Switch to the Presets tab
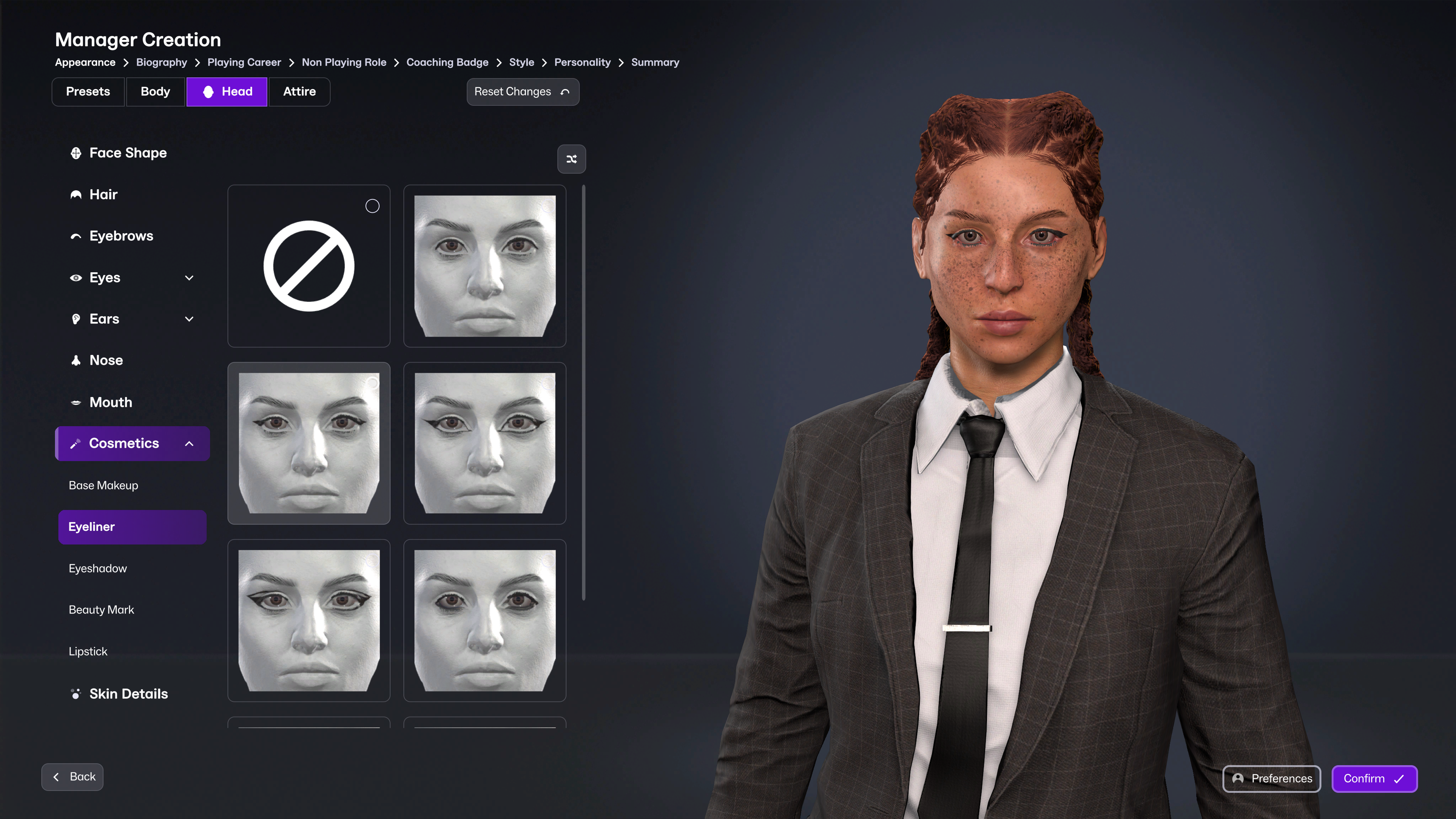This screenshot has height=819, width=1456. (88, 91)
